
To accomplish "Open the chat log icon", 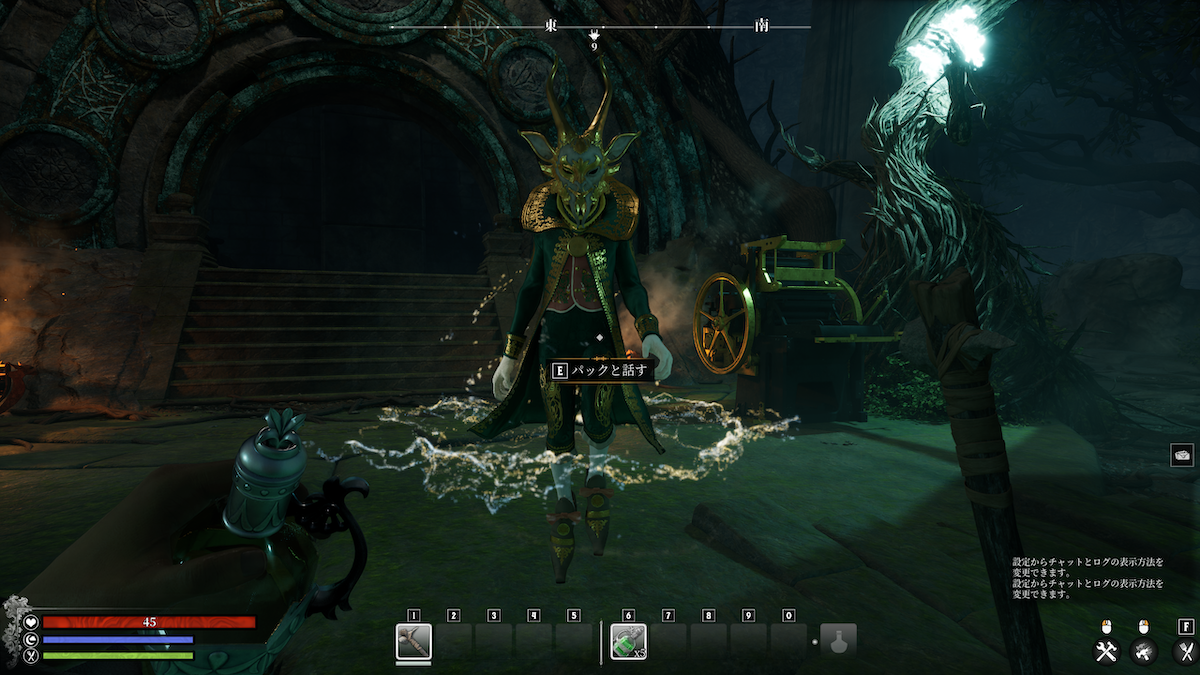I will [x=1181, y=455].
